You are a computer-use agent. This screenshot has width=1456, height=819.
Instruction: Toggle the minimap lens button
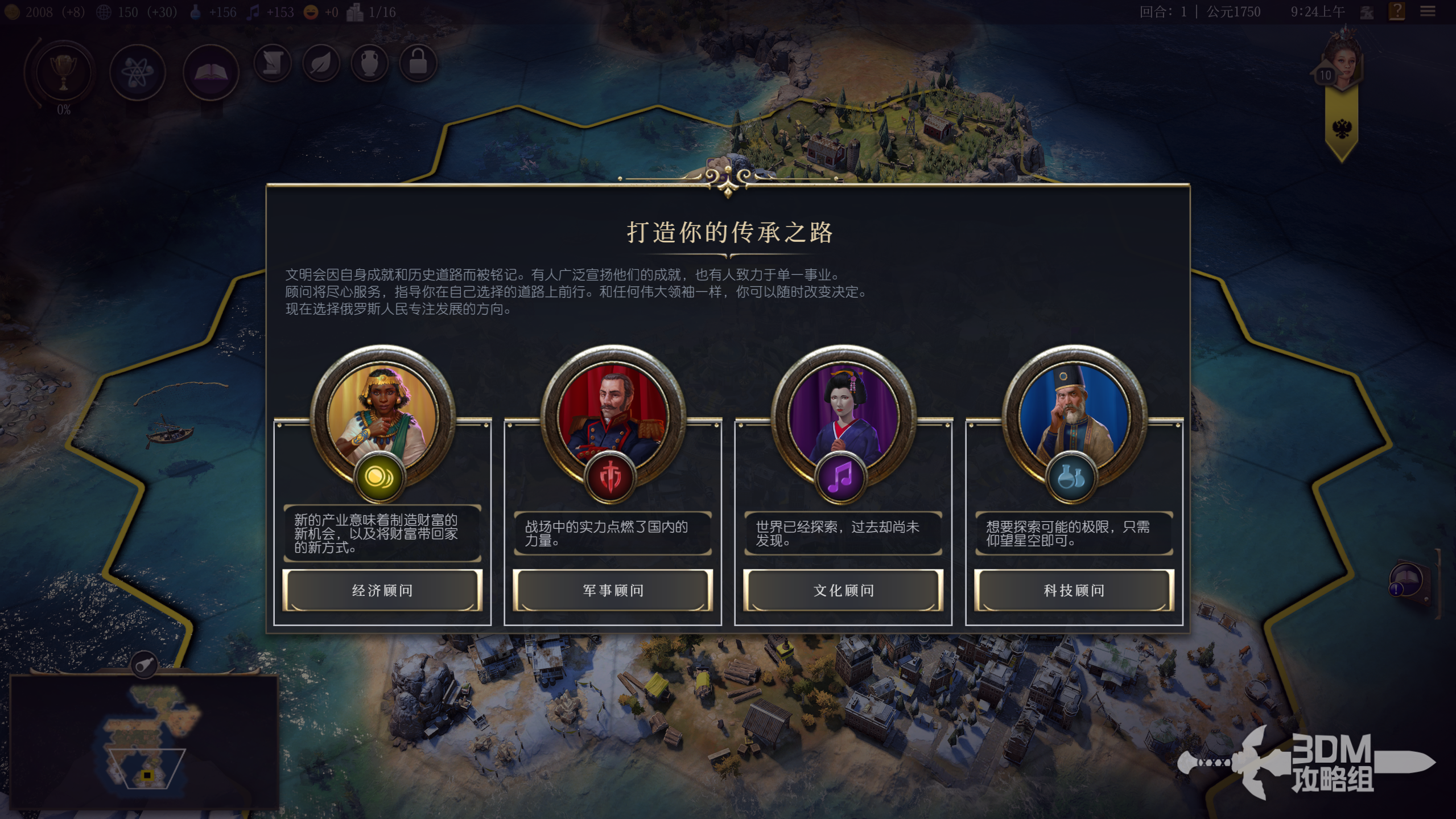tap(145, 664)
